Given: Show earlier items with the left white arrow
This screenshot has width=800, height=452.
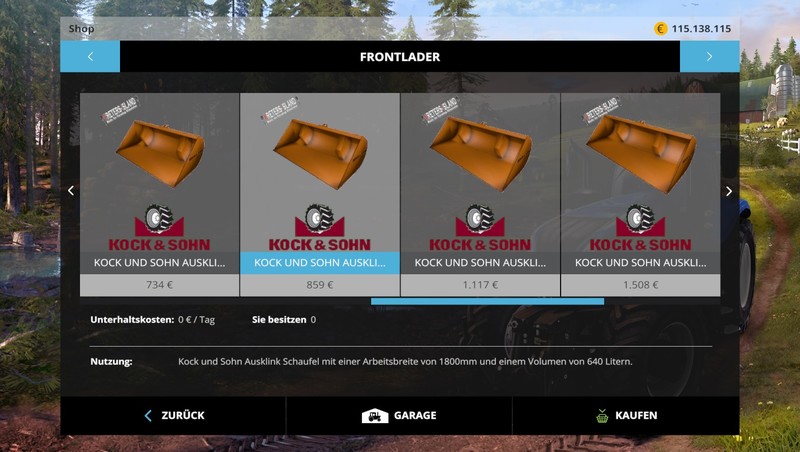Looking at the screenshot, I should pos(71,191).
